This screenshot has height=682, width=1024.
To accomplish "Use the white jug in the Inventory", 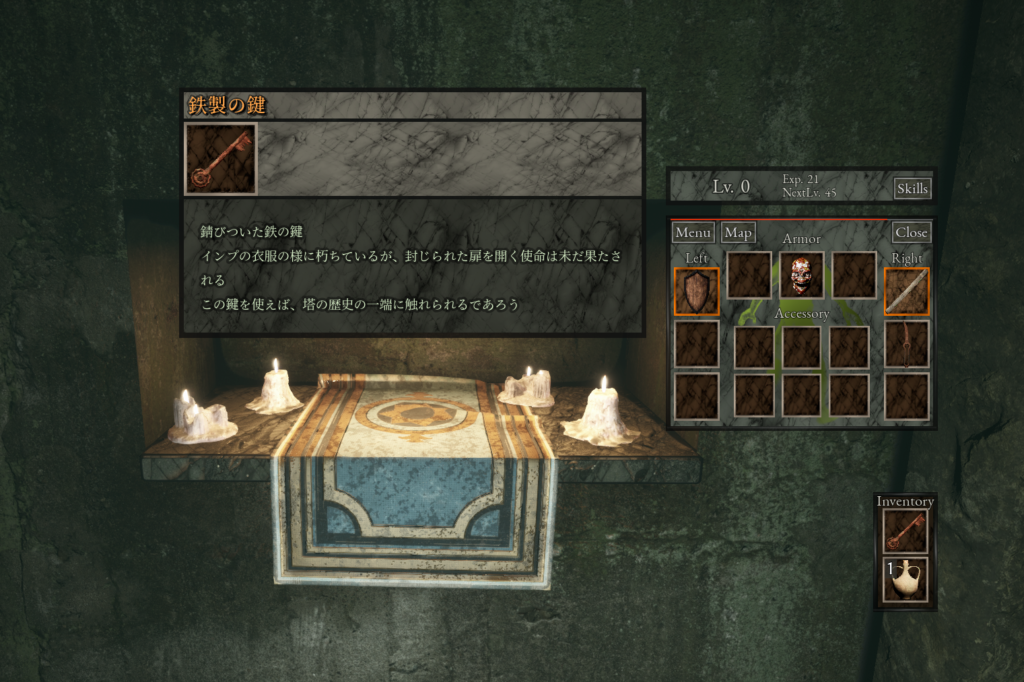I will coord(905,580).
